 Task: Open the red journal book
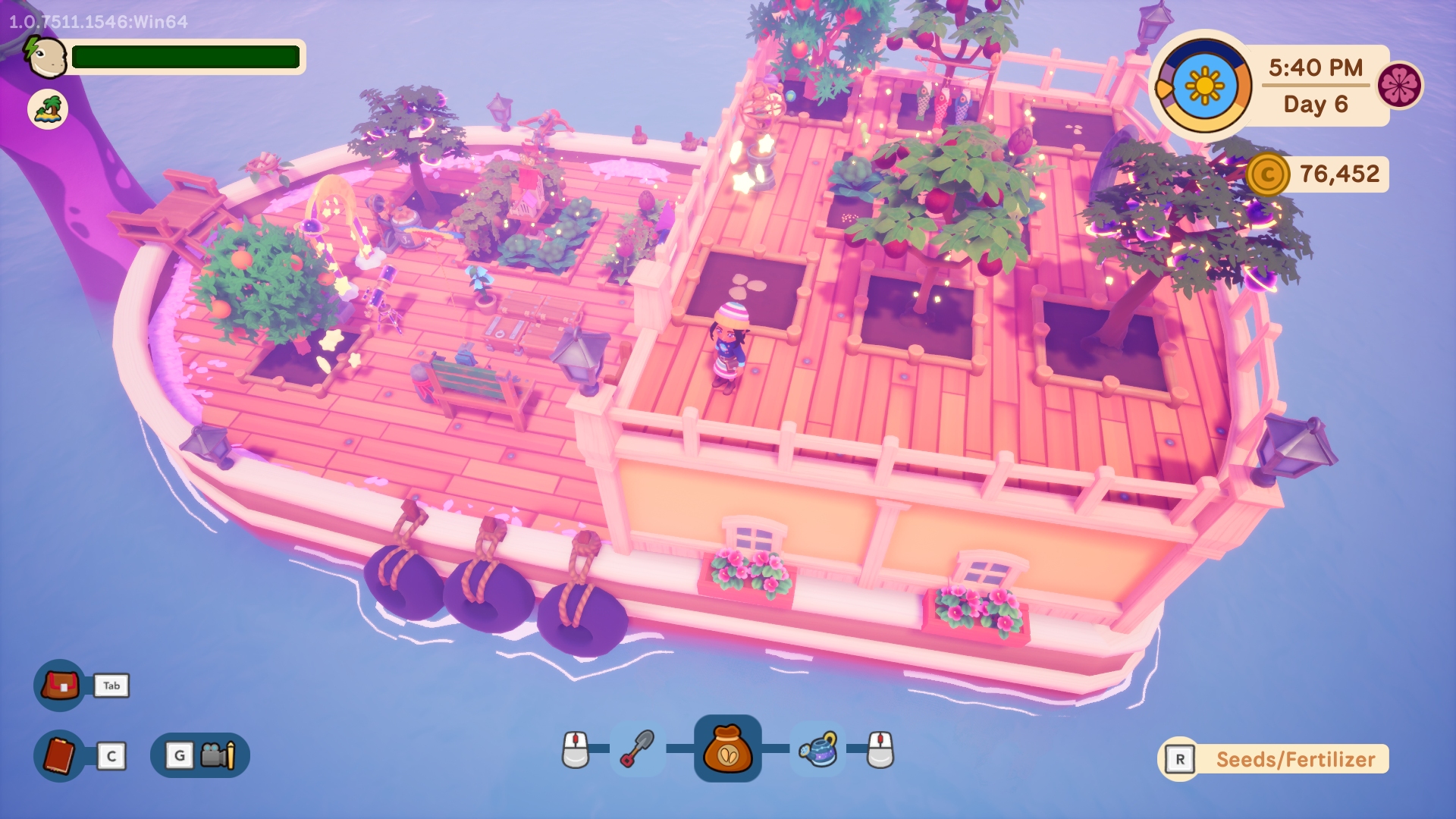click(x=60, y=755)
